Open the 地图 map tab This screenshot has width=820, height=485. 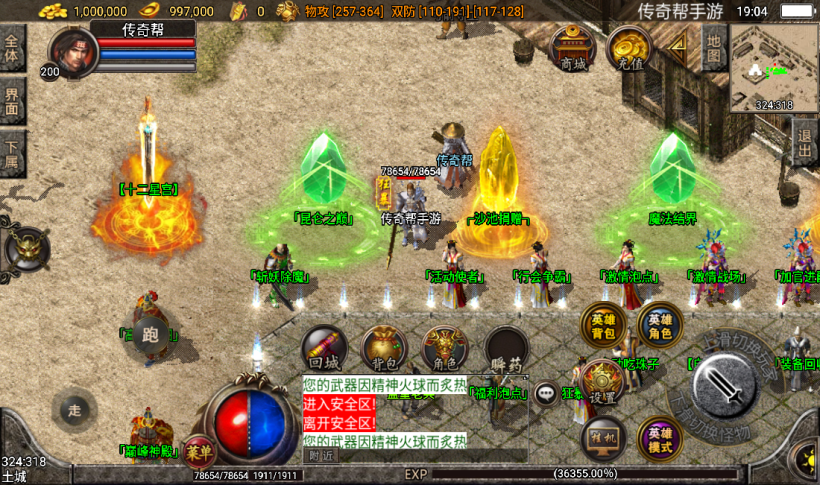pos(712,49)
